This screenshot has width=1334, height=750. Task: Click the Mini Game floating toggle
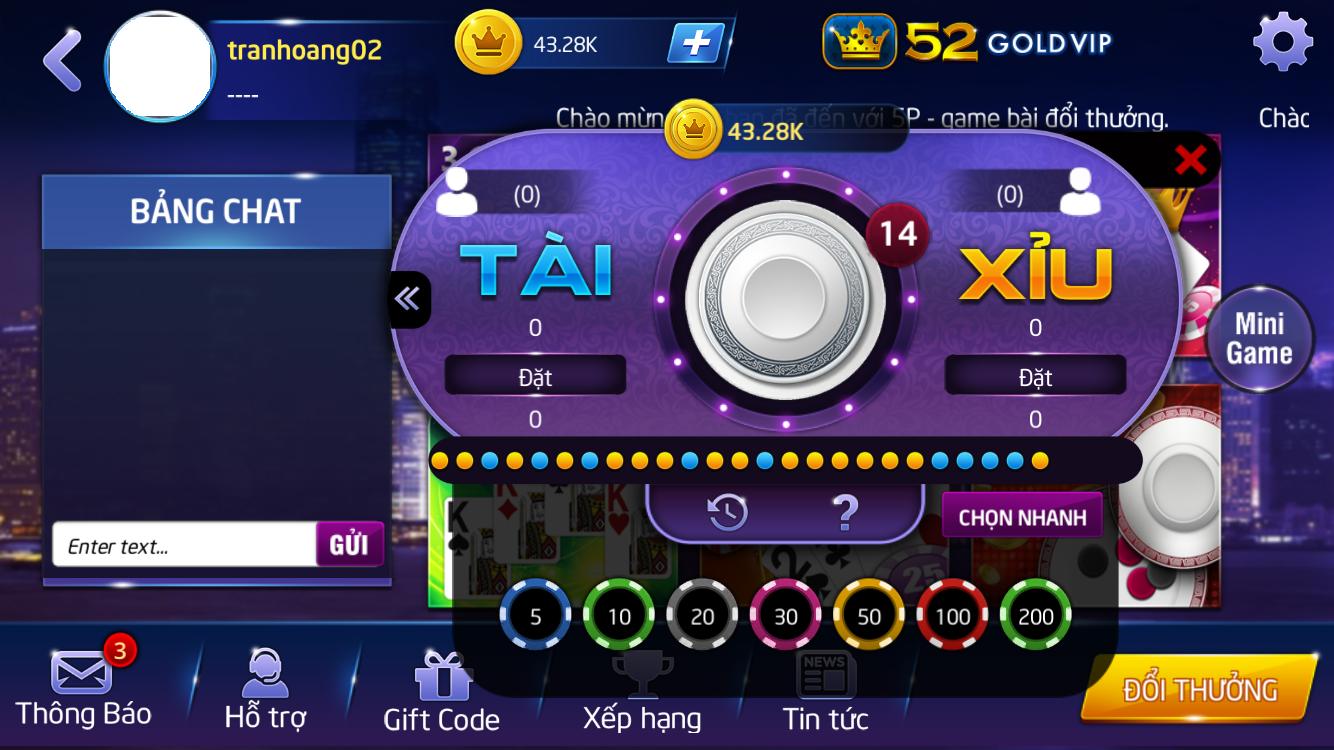coord(1260,337)
